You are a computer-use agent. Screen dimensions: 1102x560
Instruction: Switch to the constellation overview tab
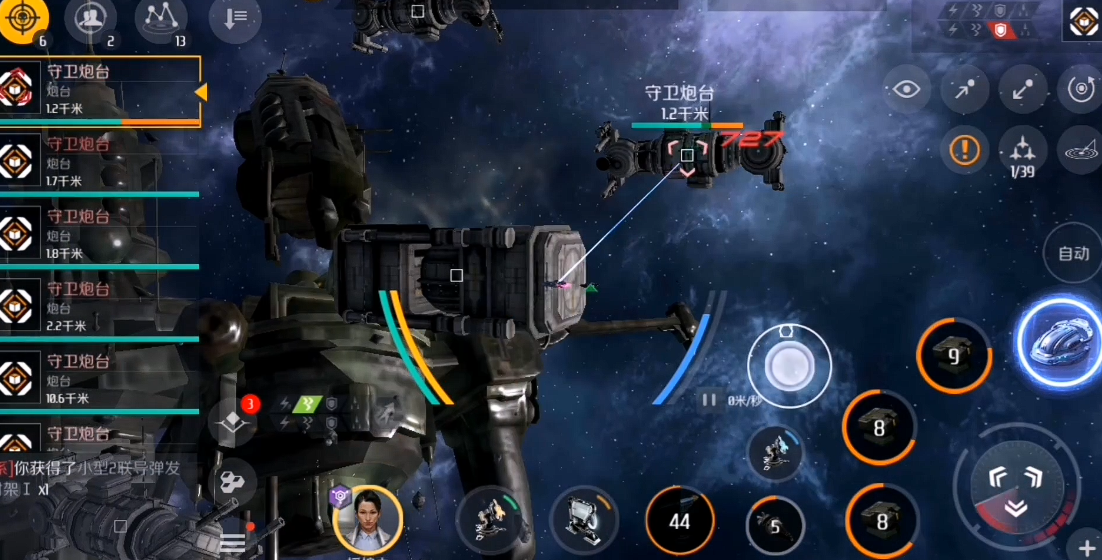[160, 17]
